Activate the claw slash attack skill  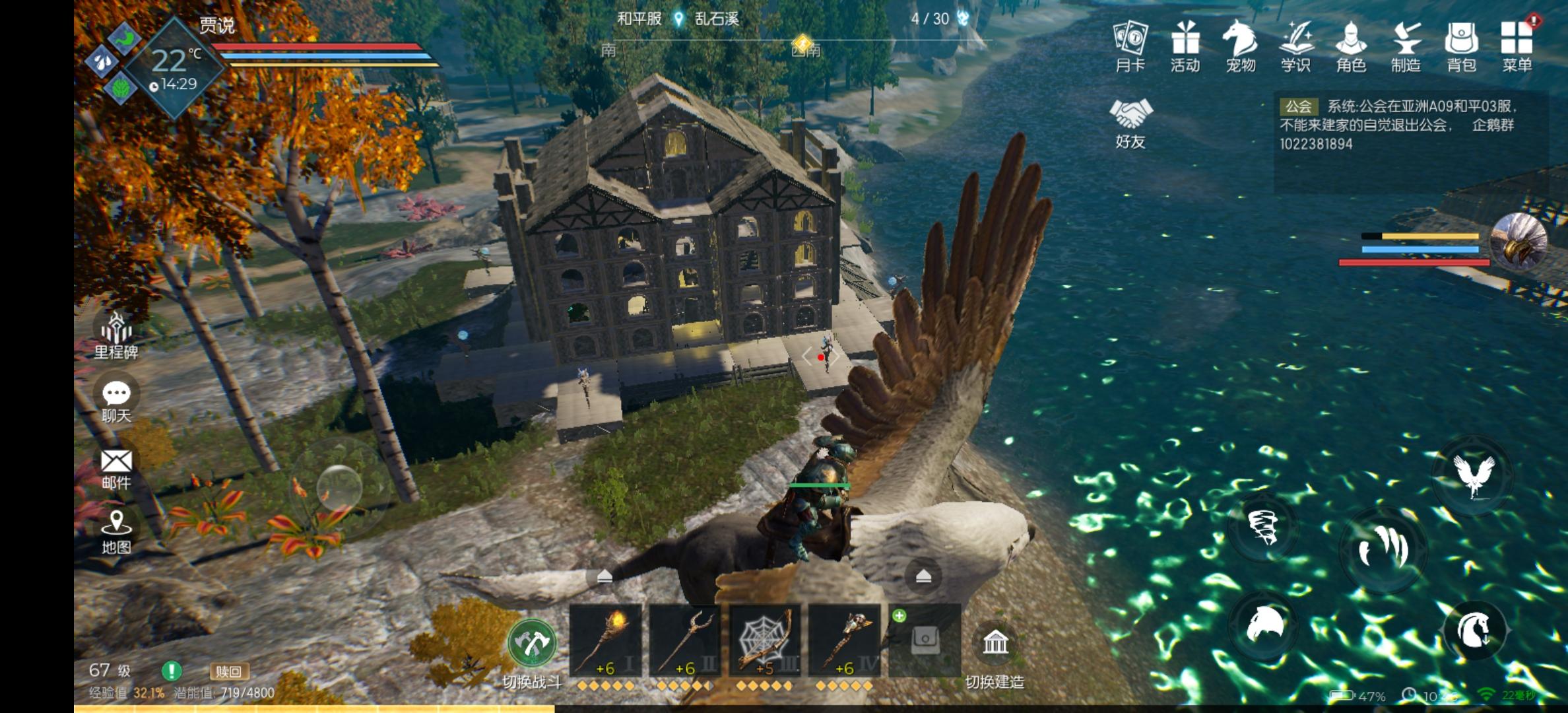point(1383,548)
